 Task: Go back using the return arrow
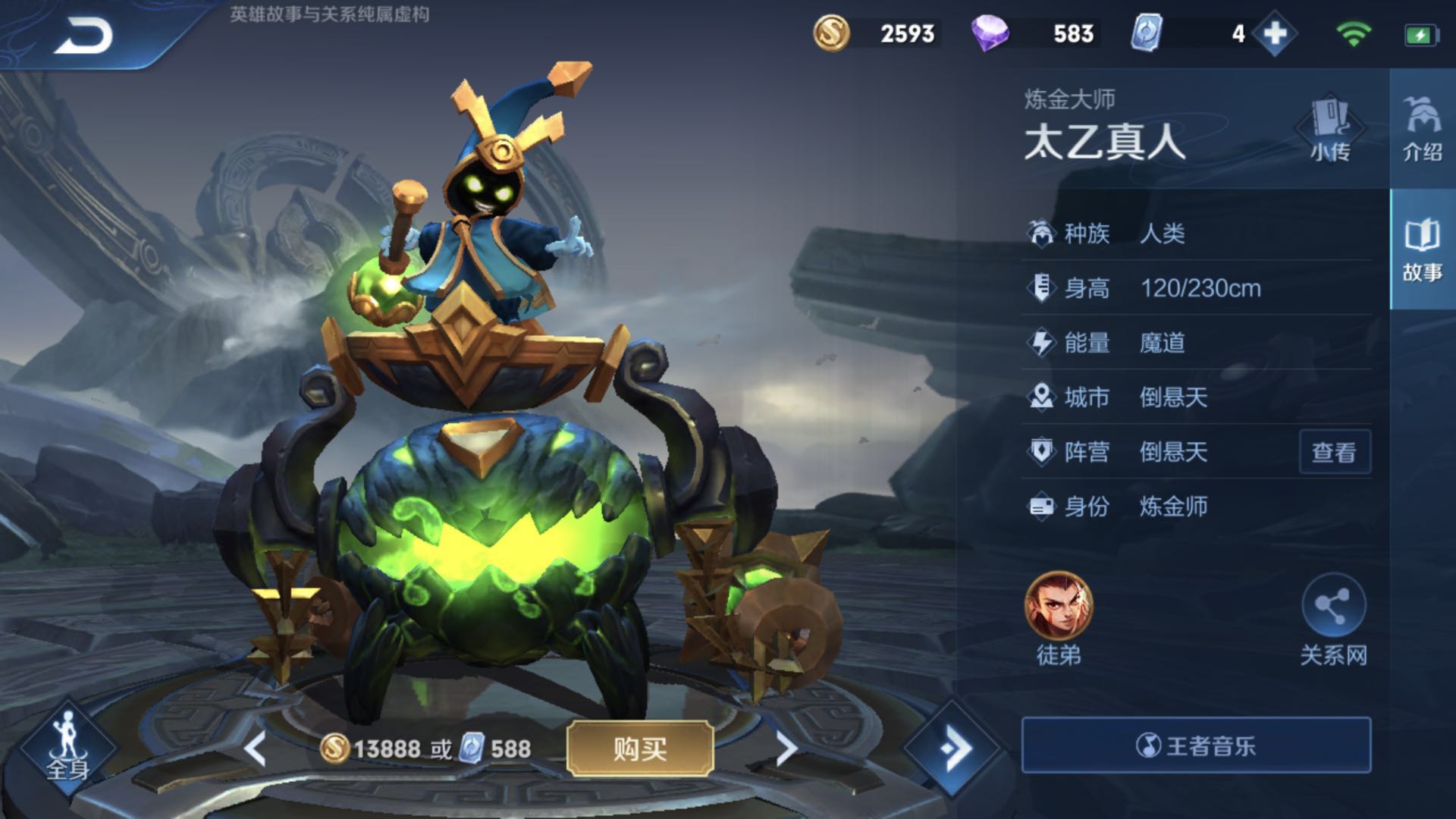[x=83, y=36]
